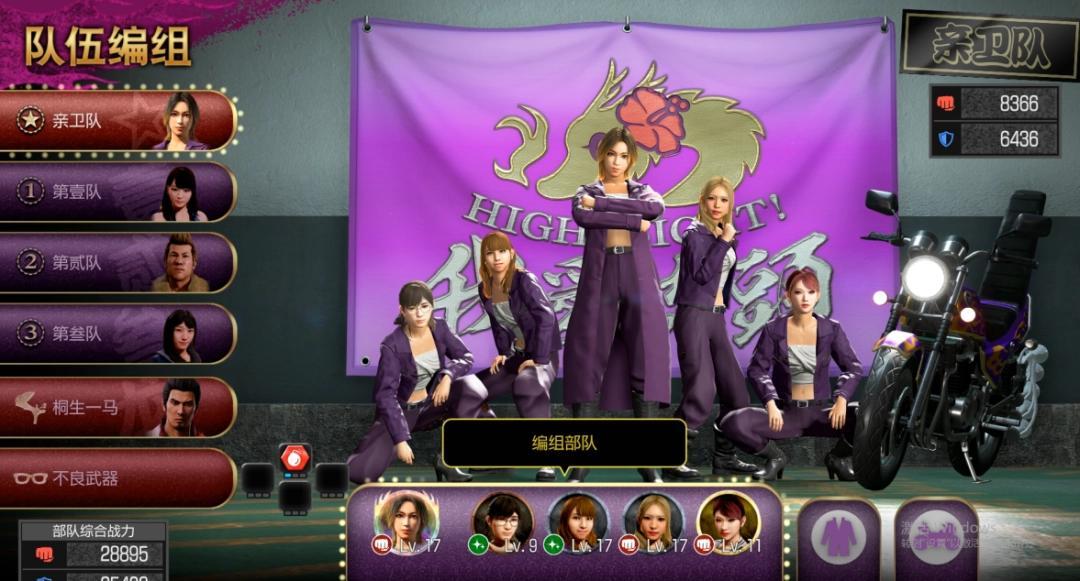
Task: Open the 第壹队 squad
Action: (117, 192)
